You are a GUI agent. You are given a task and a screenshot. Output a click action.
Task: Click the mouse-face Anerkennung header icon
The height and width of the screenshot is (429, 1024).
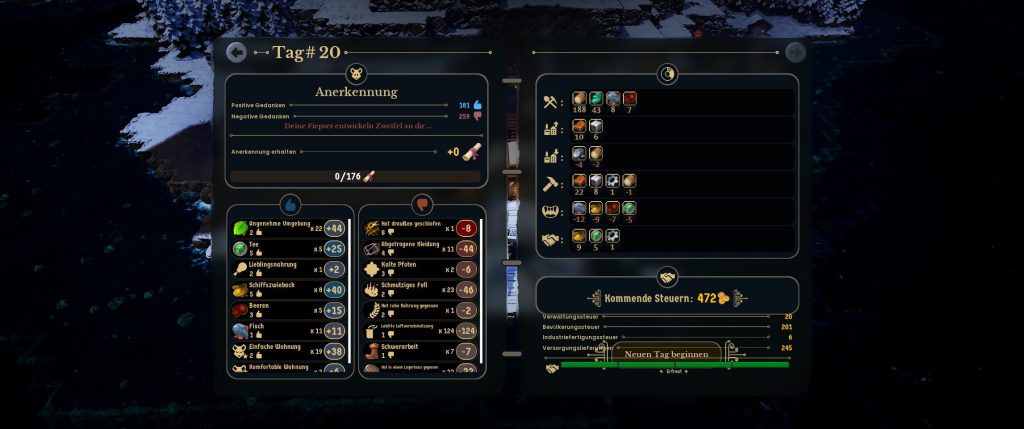click(357, 73)
